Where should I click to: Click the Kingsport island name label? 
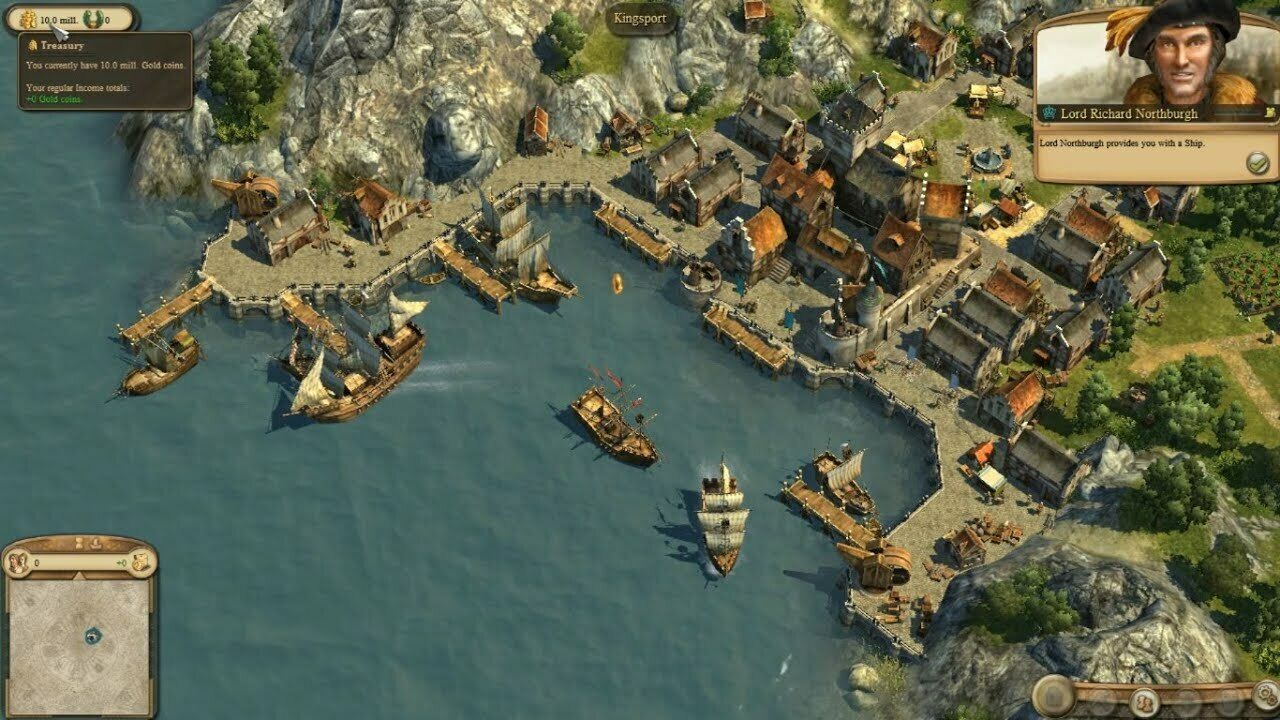click(x=640, y=18)
